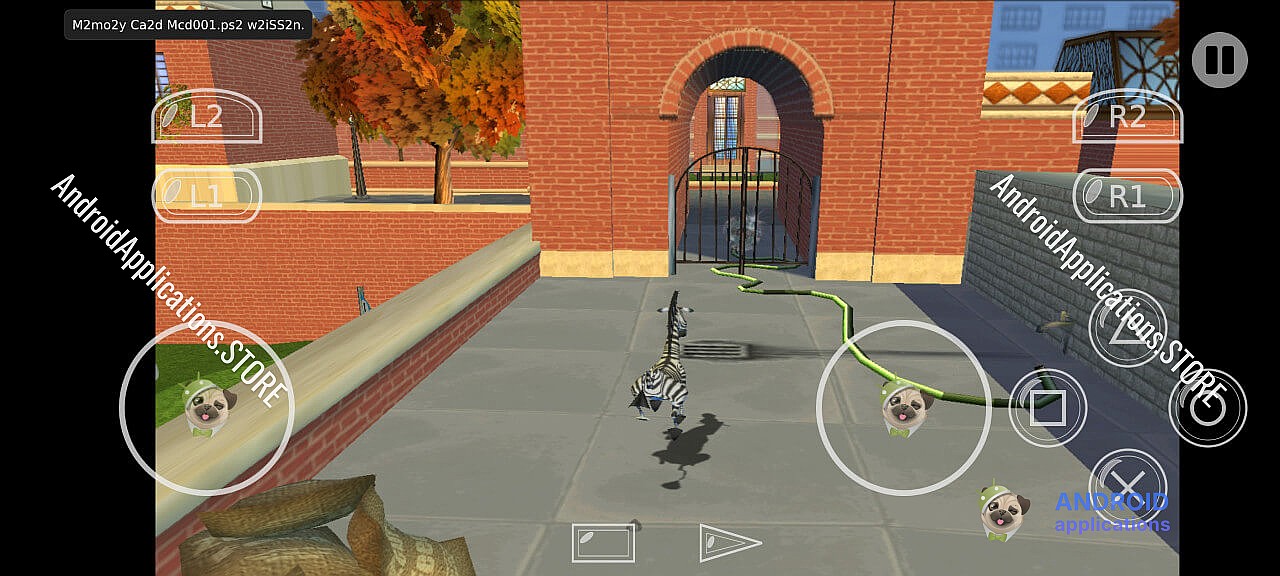This screenshot has height=576, width=1280.
Task: Tap the L2 shoulder touch button
Action: 206,117
